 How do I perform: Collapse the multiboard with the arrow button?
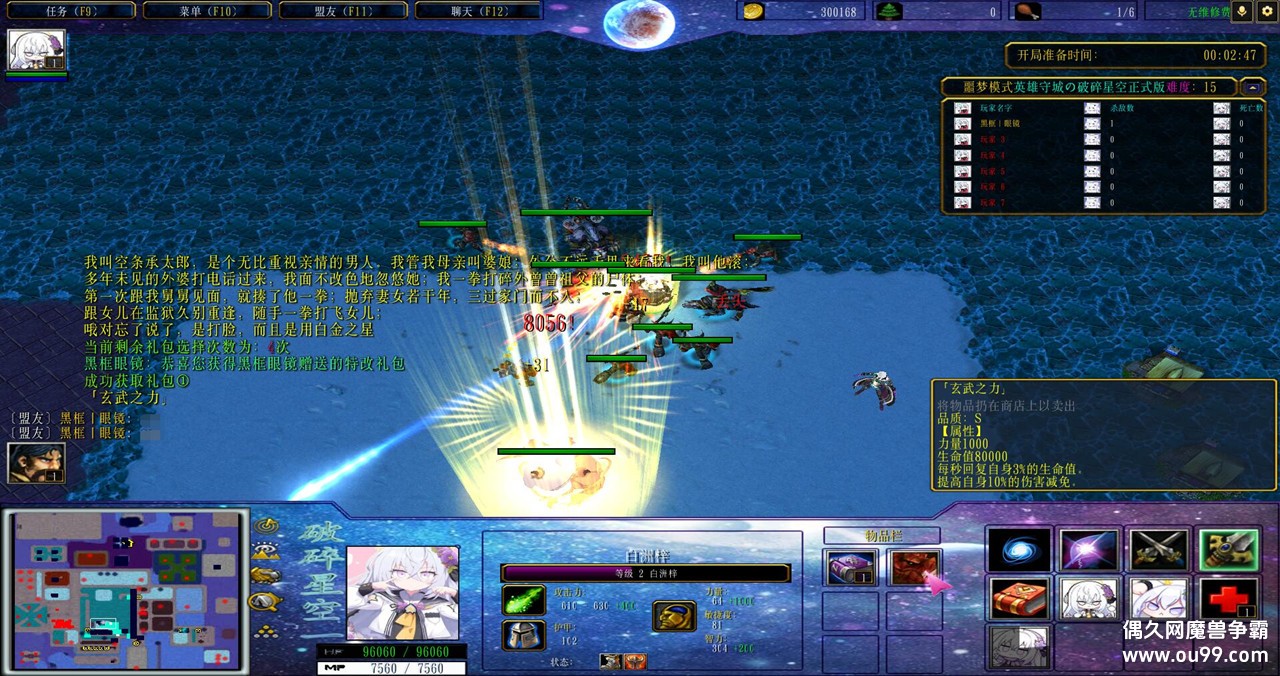tap(1253, 87)
